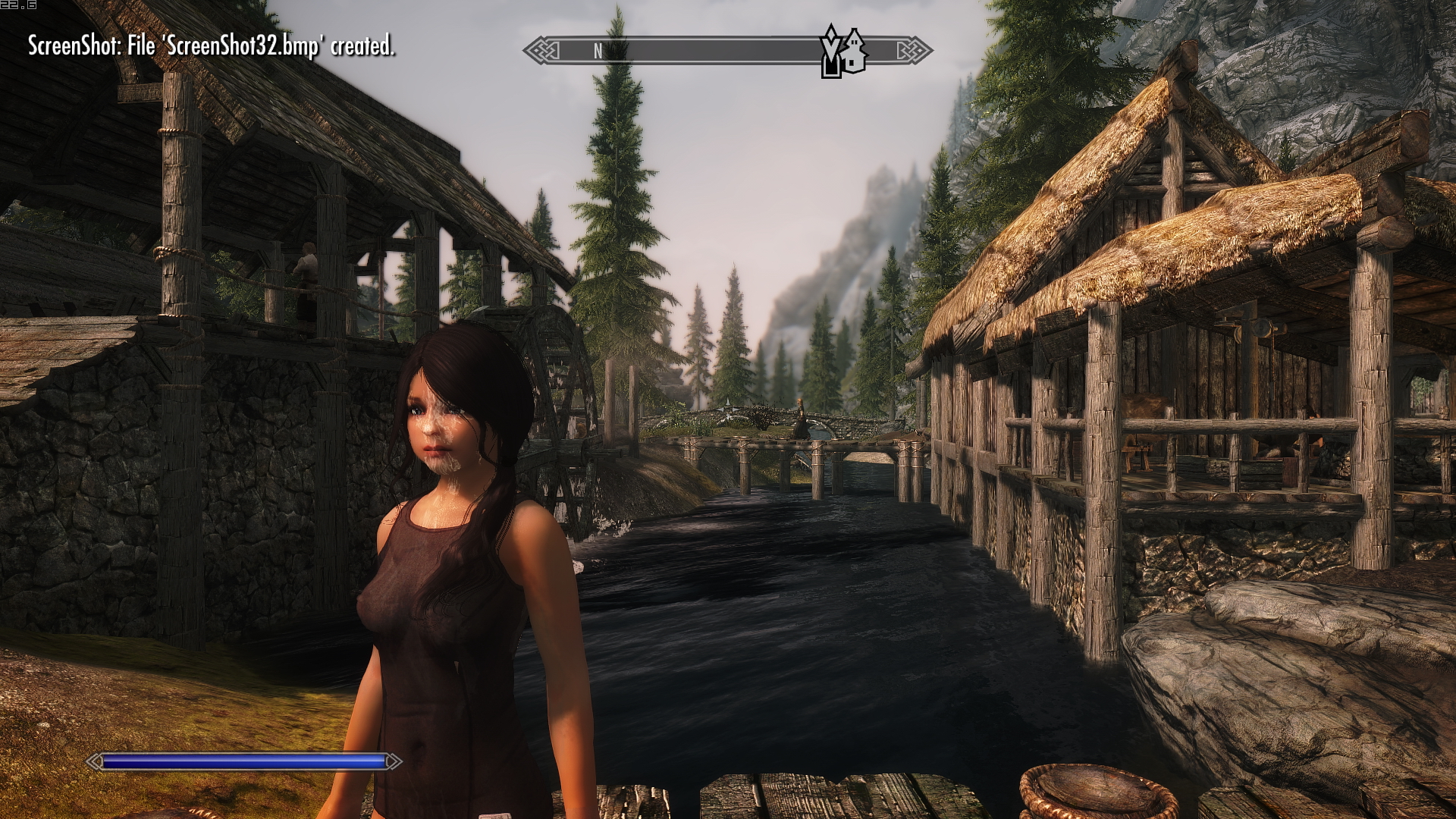Select the settlement building marker on compass
The height and width of the screenshot is (819, 1456).
(x=855, y=51)
